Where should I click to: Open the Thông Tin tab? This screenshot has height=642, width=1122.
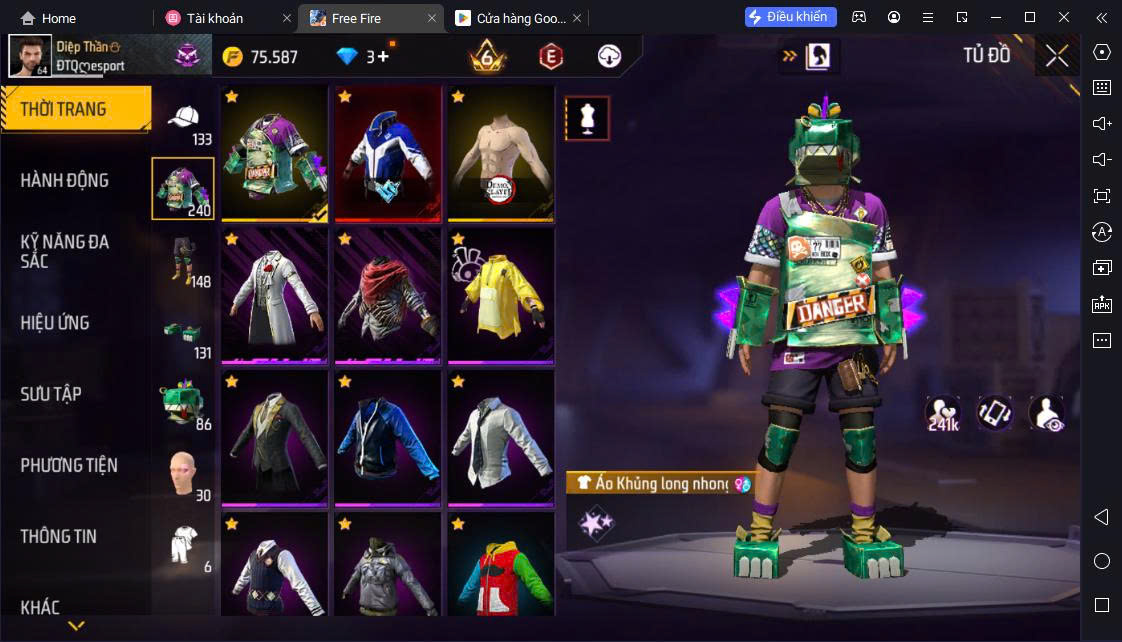tap(59, 536)
